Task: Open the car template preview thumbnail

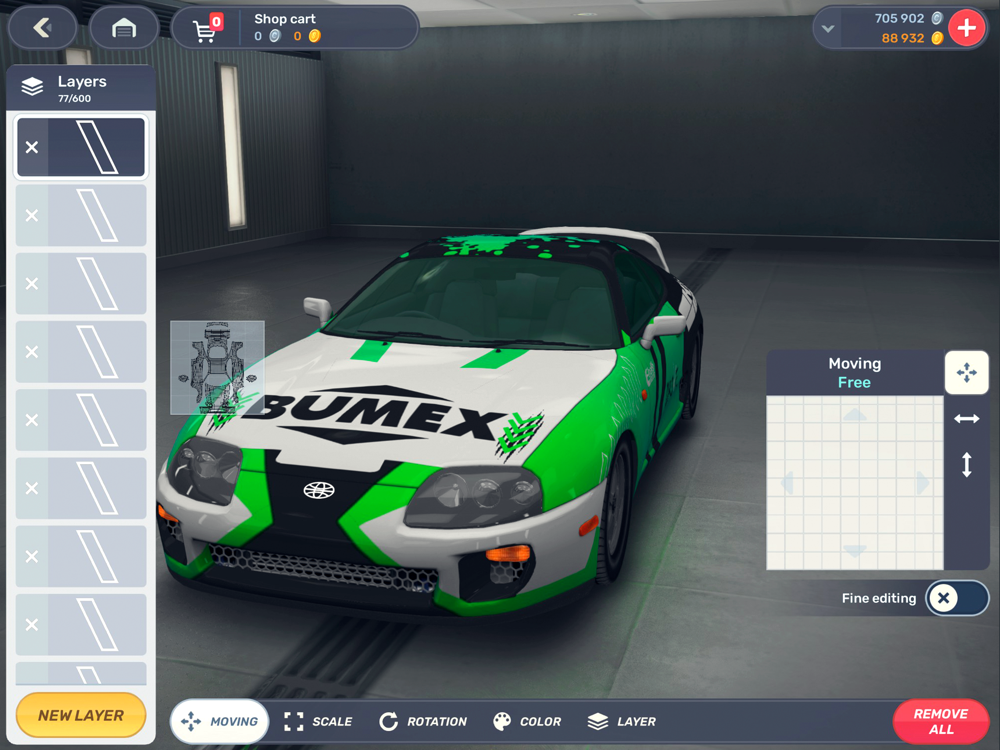Action: [x=217, y=367]
